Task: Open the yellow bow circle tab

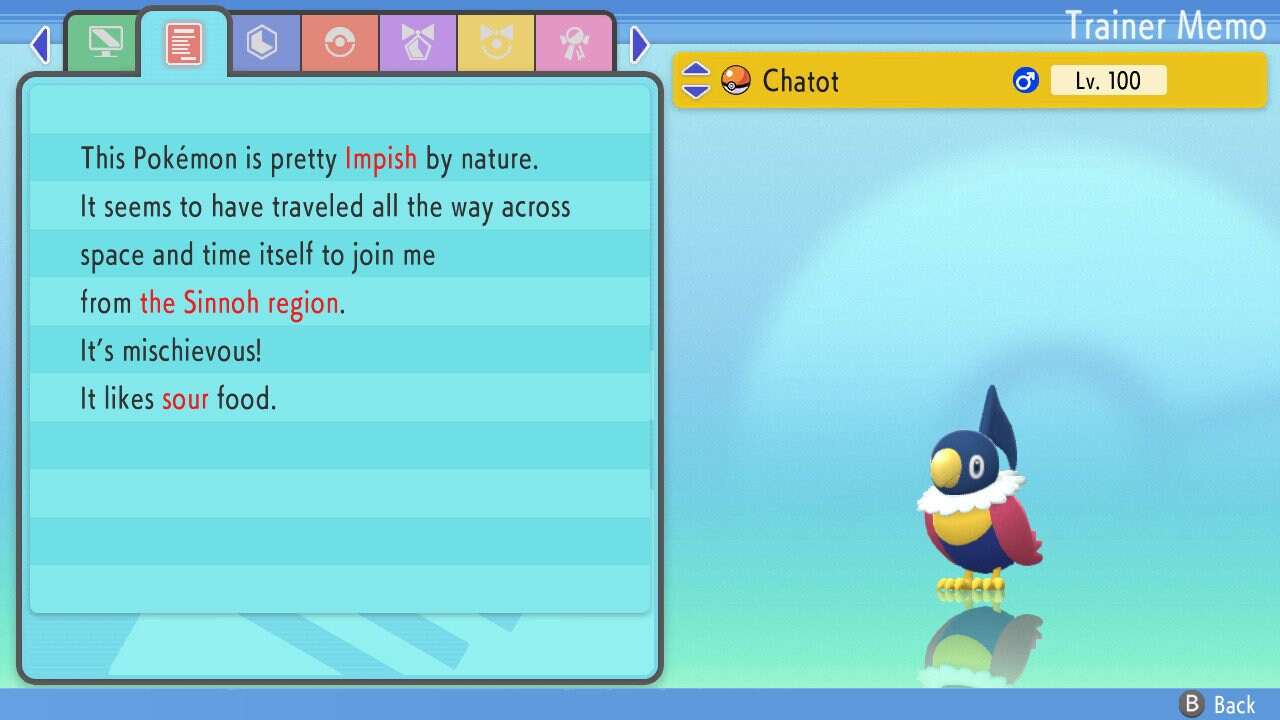Action: (x=496, y=43)
